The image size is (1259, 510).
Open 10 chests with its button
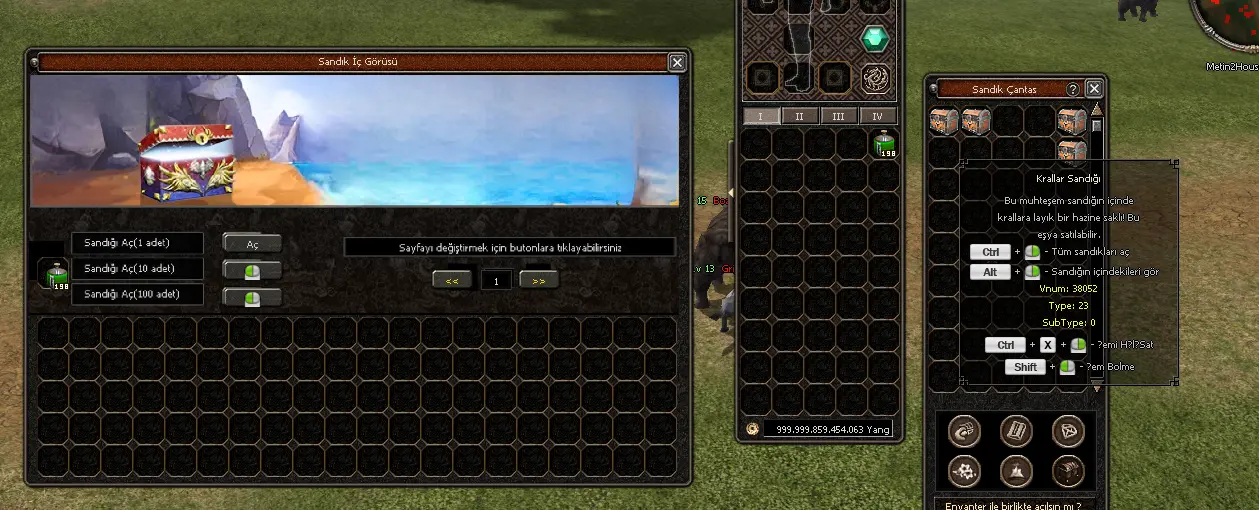tap(252, 270)
